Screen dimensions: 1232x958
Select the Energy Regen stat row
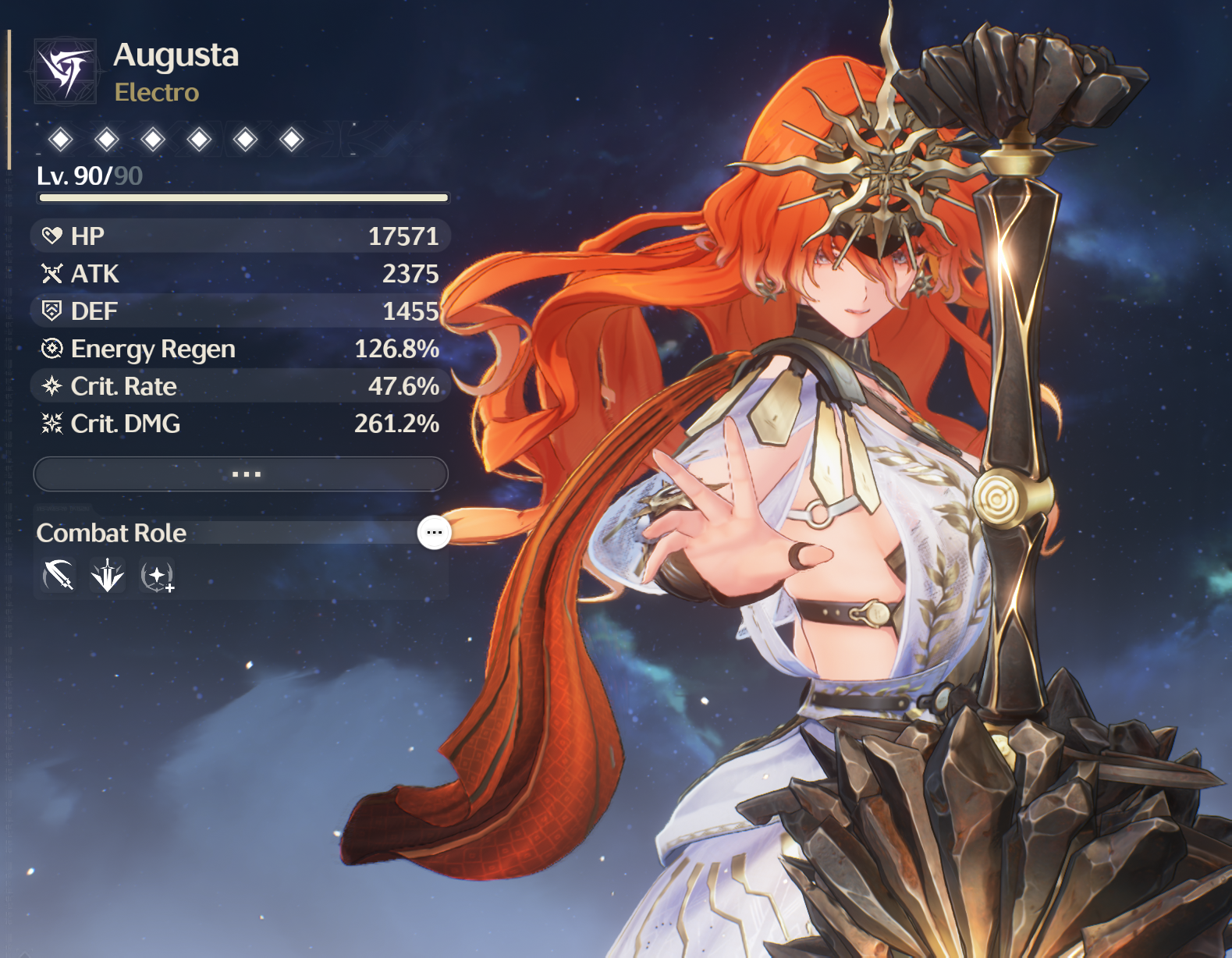[240, 349]
